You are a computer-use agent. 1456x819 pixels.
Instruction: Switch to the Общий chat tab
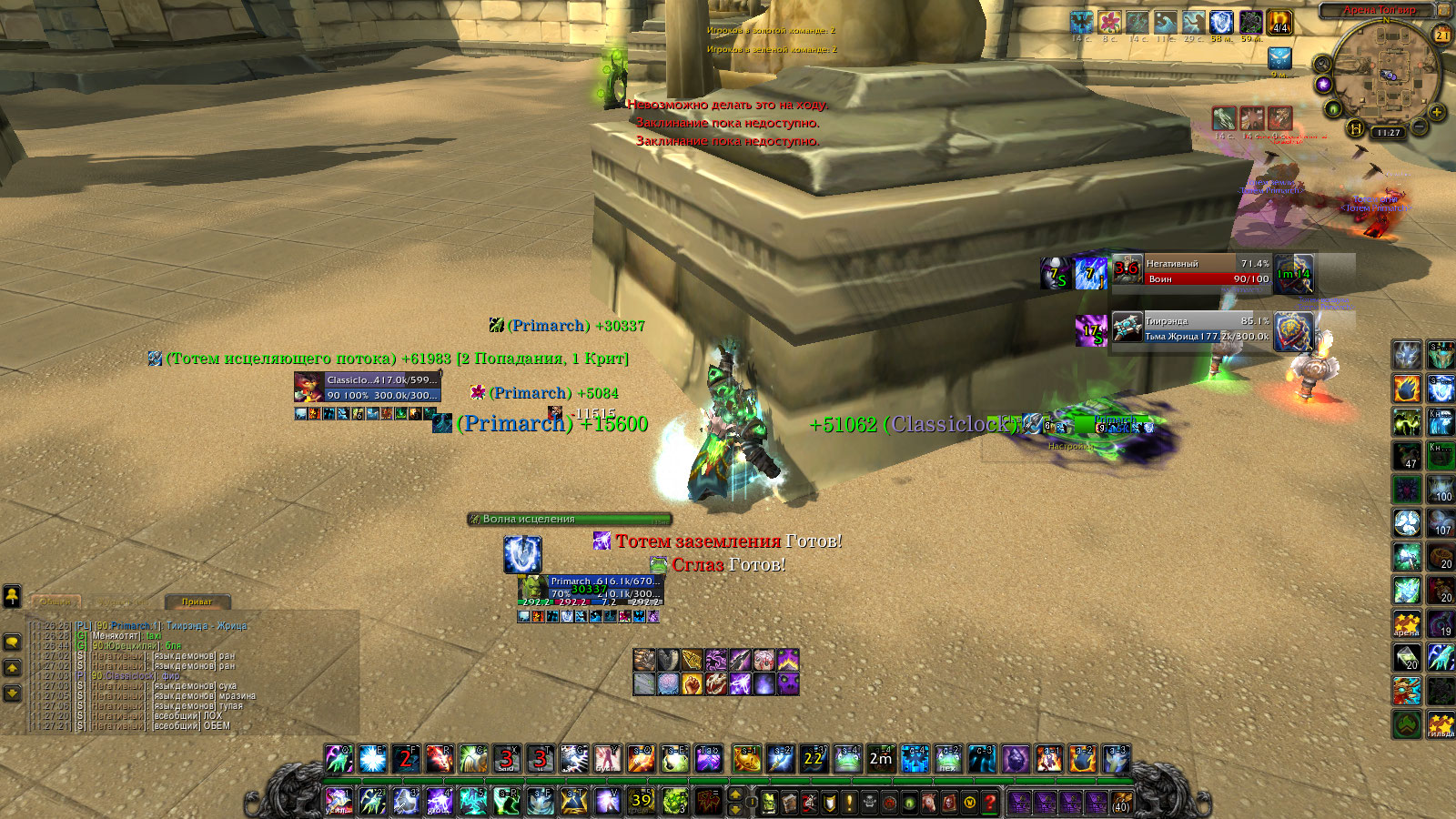(56, 602)
